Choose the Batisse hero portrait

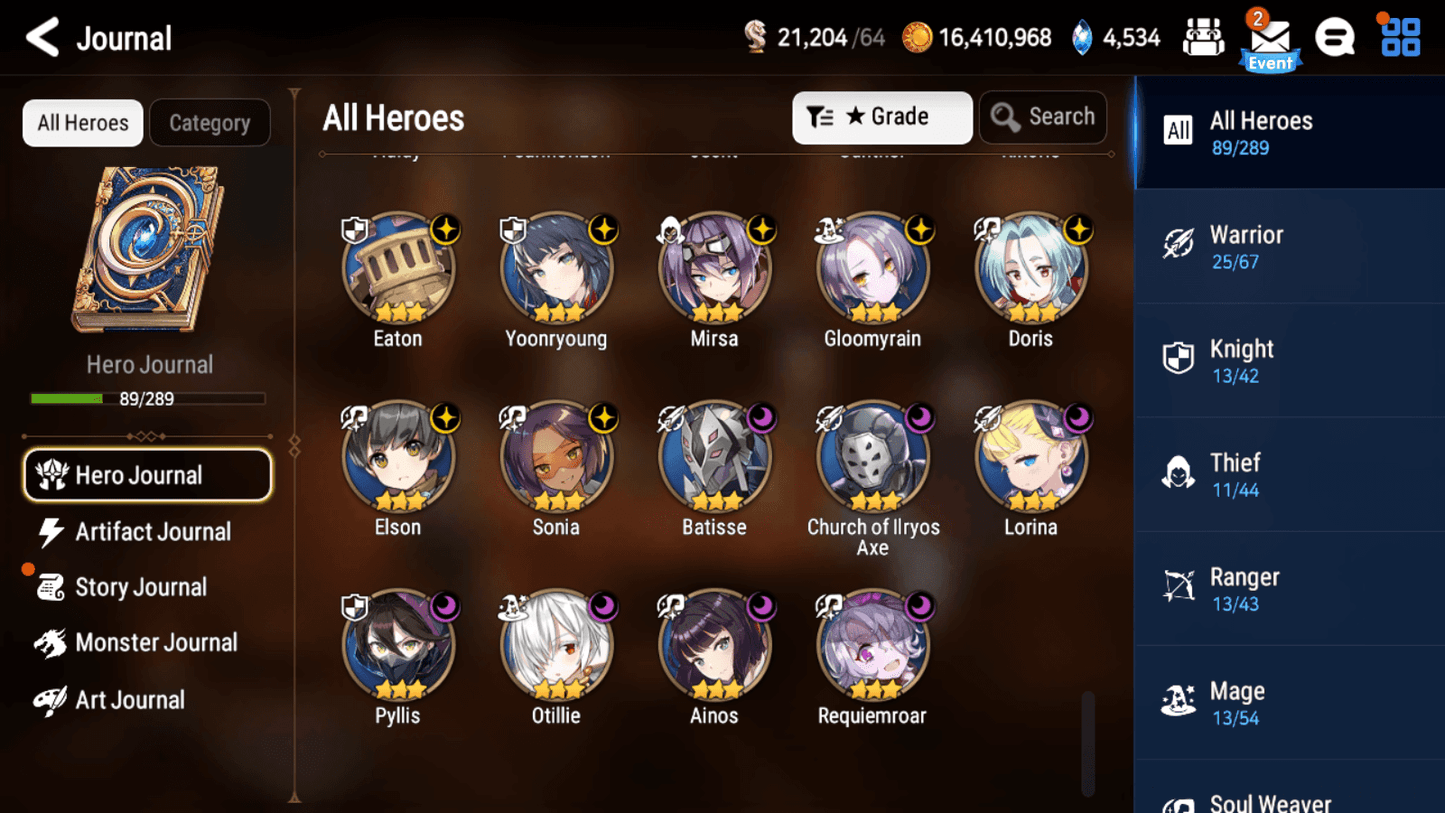[714, 457]
